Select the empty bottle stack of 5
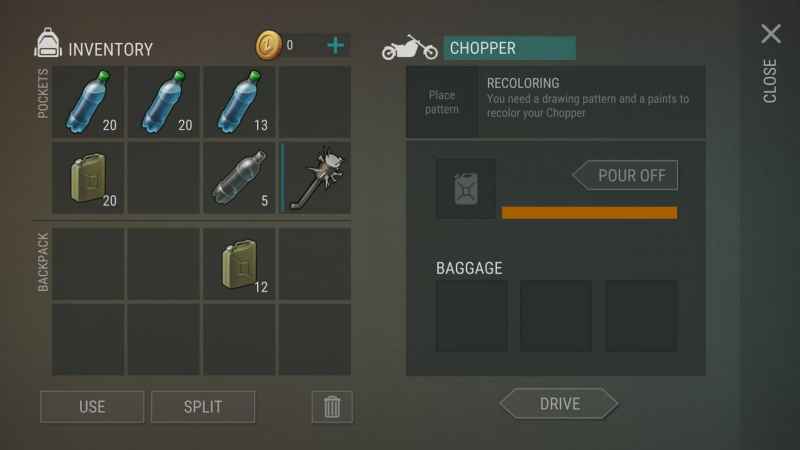 [240, 178]
